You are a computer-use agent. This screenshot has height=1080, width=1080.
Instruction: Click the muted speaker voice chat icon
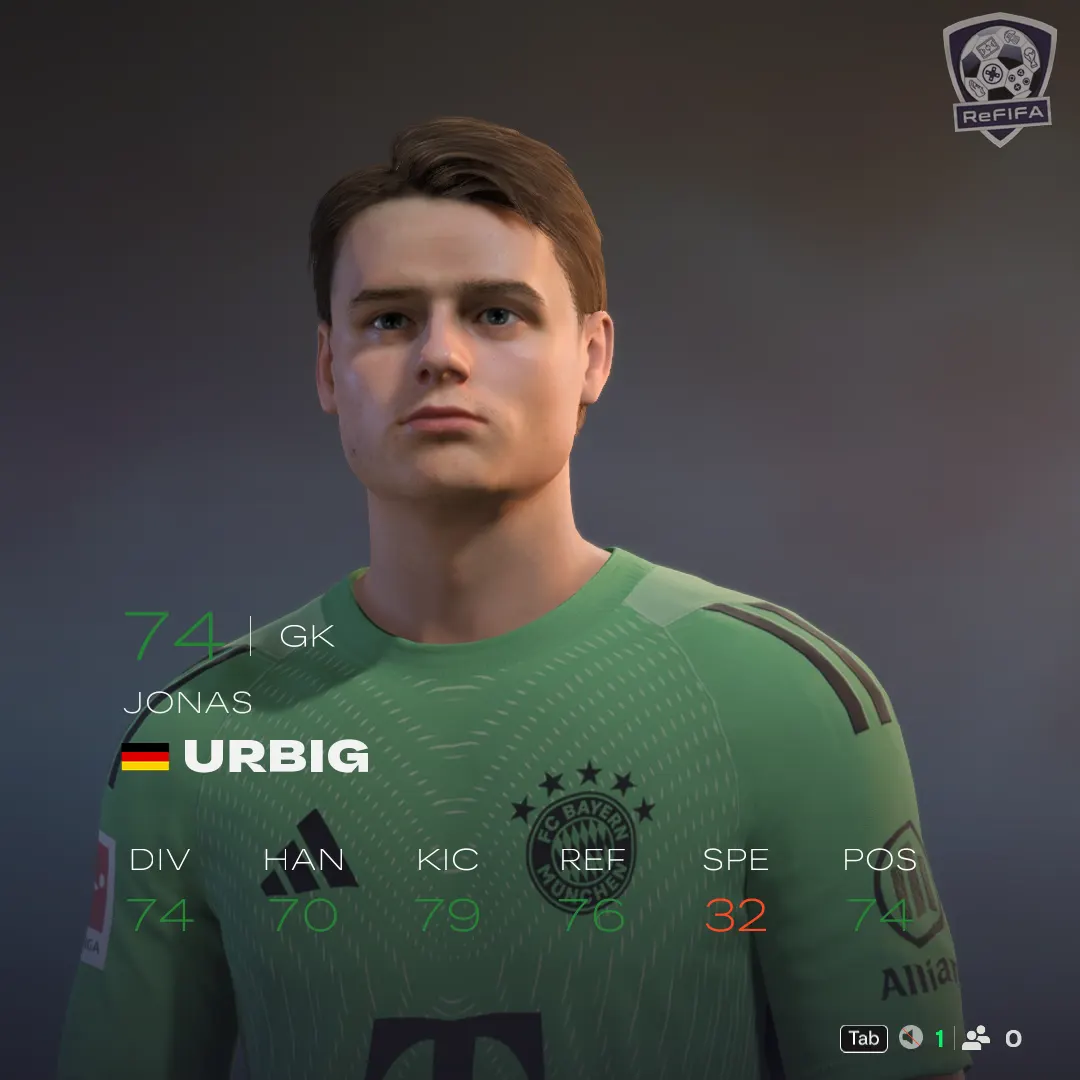(910, 1038)
